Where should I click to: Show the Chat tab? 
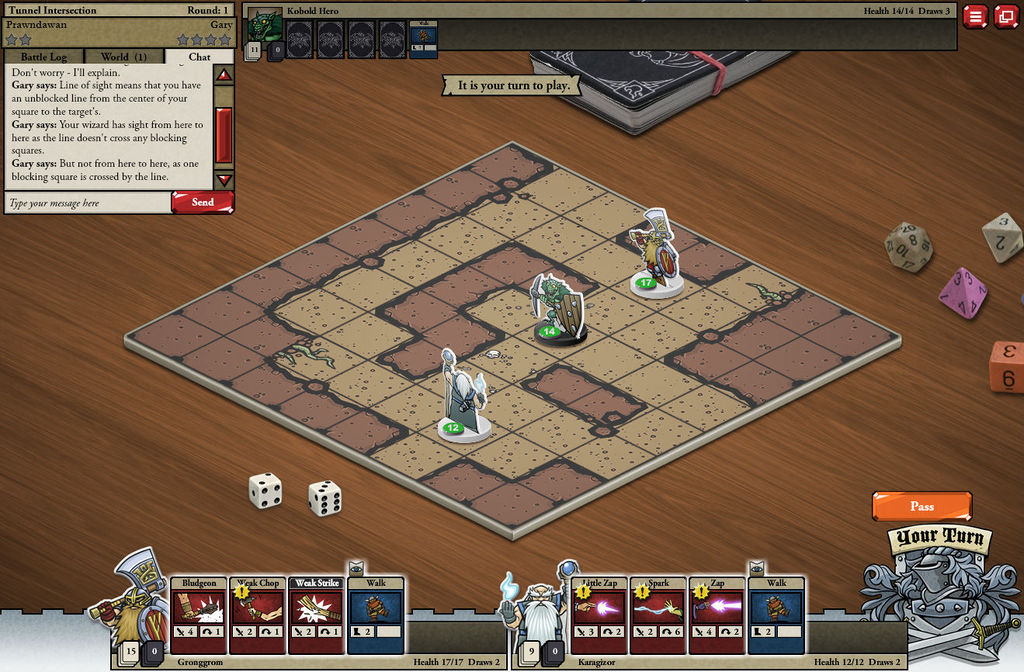pyautogui.click(x=199, y=57)
